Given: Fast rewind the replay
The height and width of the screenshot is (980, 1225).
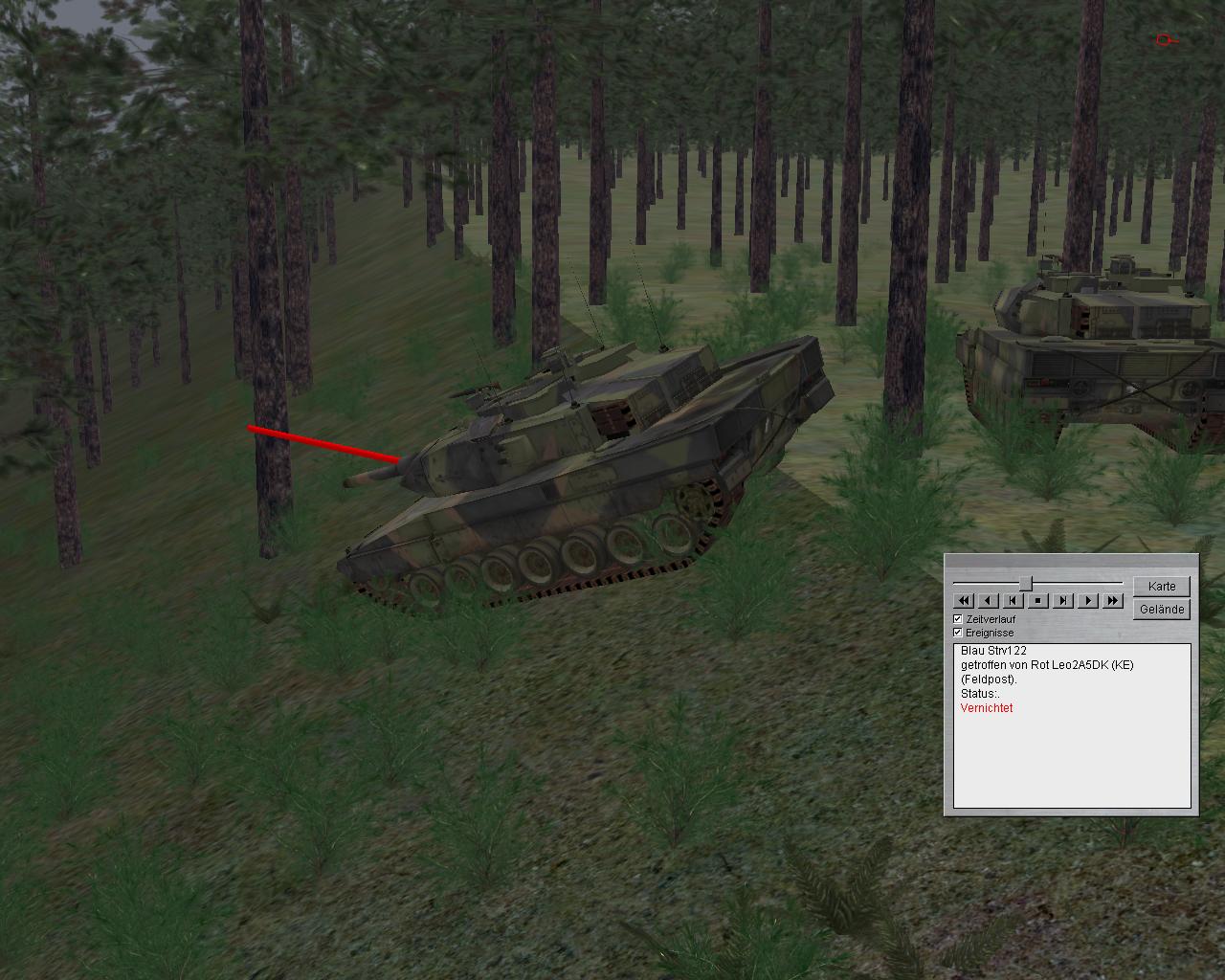Looking at the screenshot, I should (x=964, y=601).
